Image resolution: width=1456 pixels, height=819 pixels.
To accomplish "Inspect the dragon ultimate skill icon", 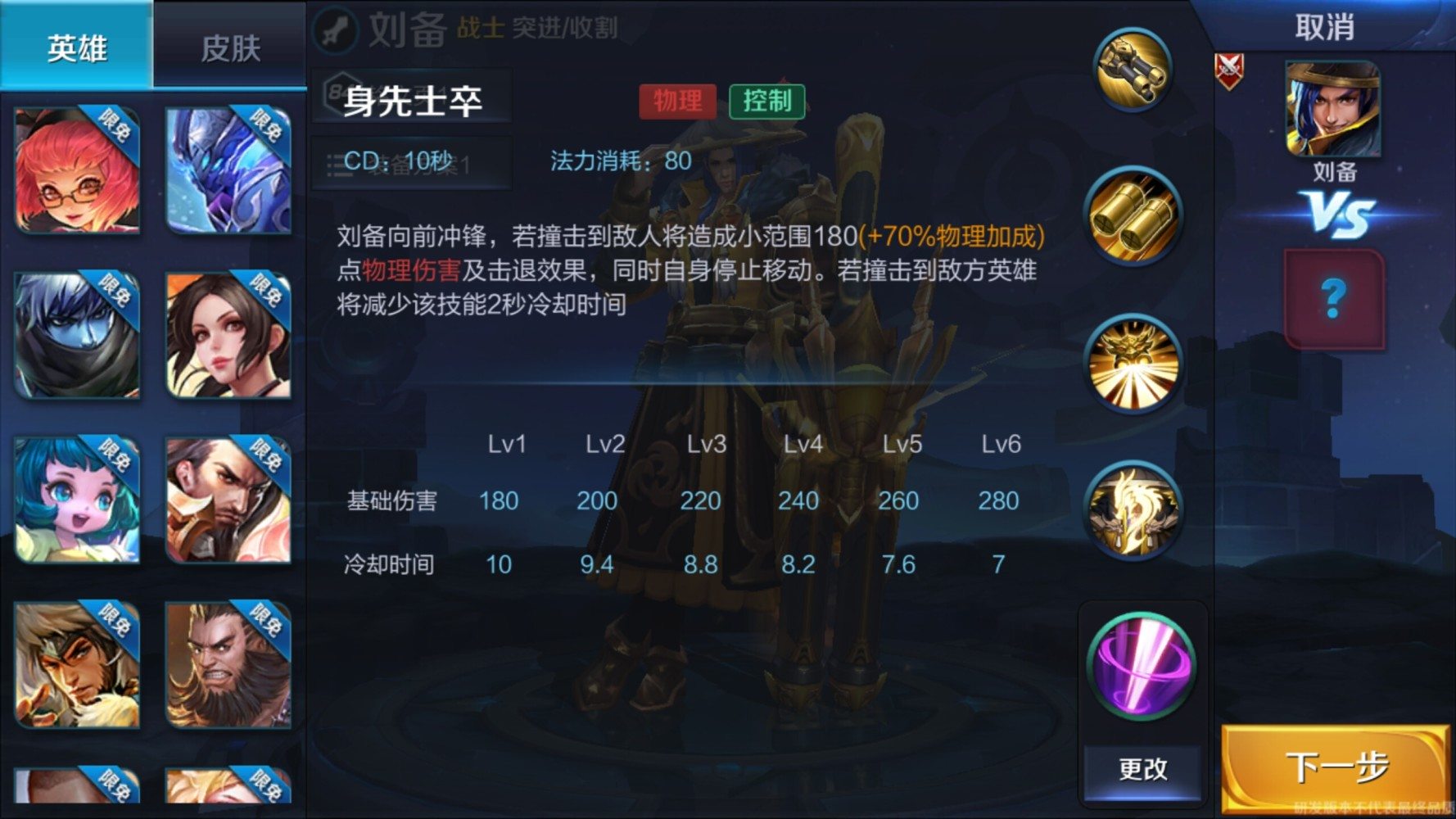I will coord(1134,512).
